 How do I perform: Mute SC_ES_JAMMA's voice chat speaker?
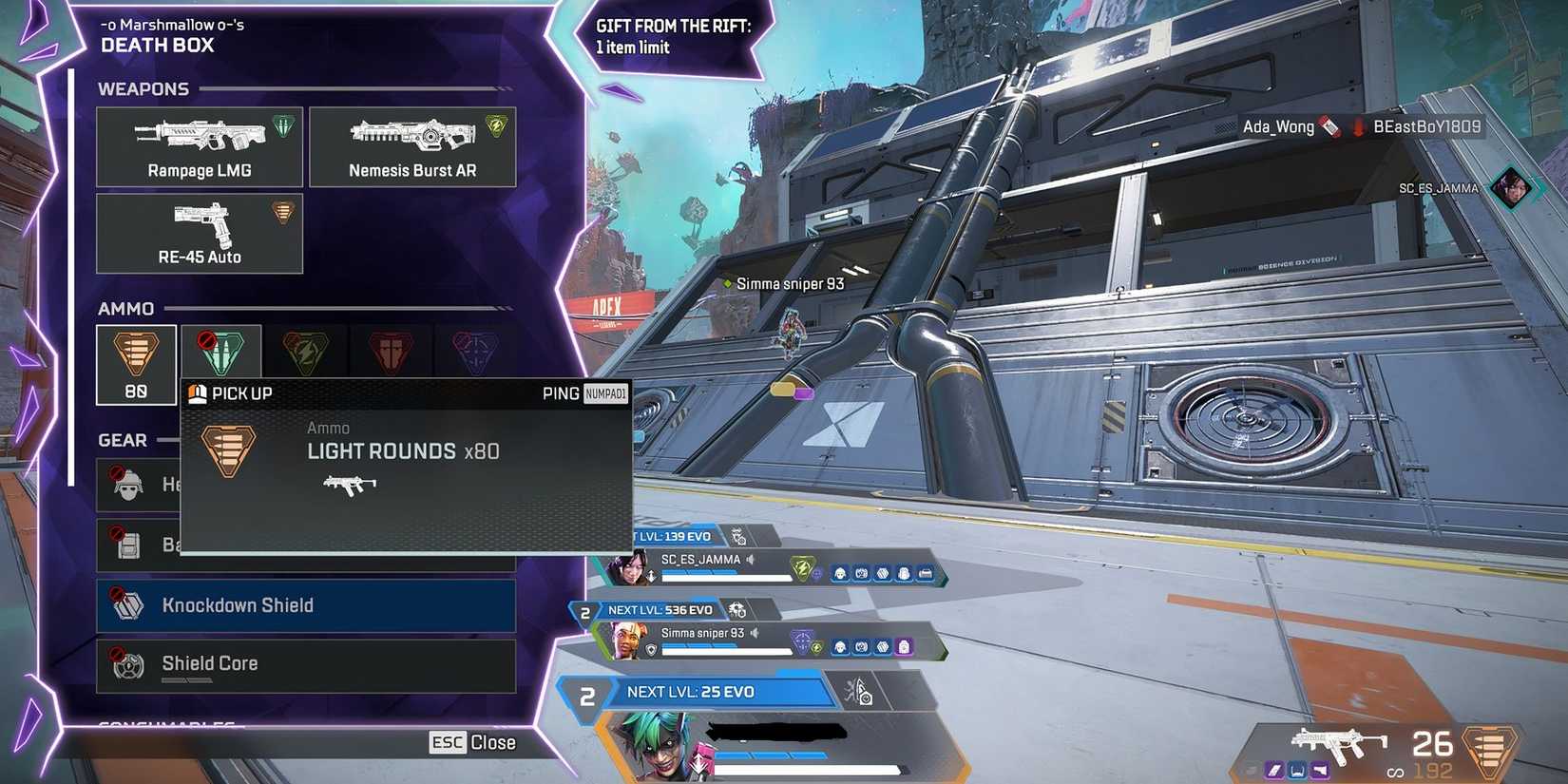pos(751,560)
